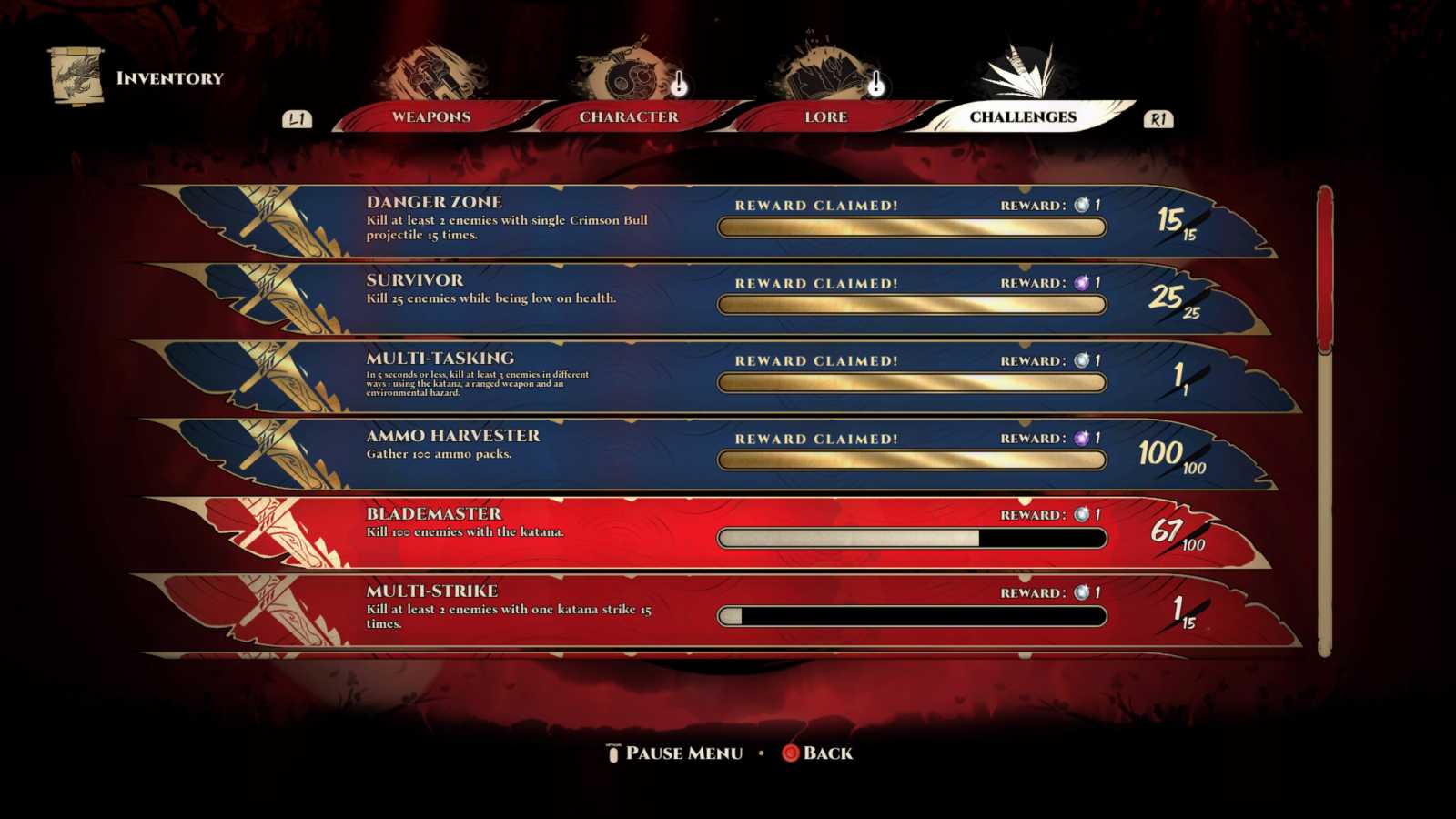The width and height of the screenshot is (1456, 819).
Task: Click Danger Zone's blue reward gem icon
Action: click(1081, 205)
